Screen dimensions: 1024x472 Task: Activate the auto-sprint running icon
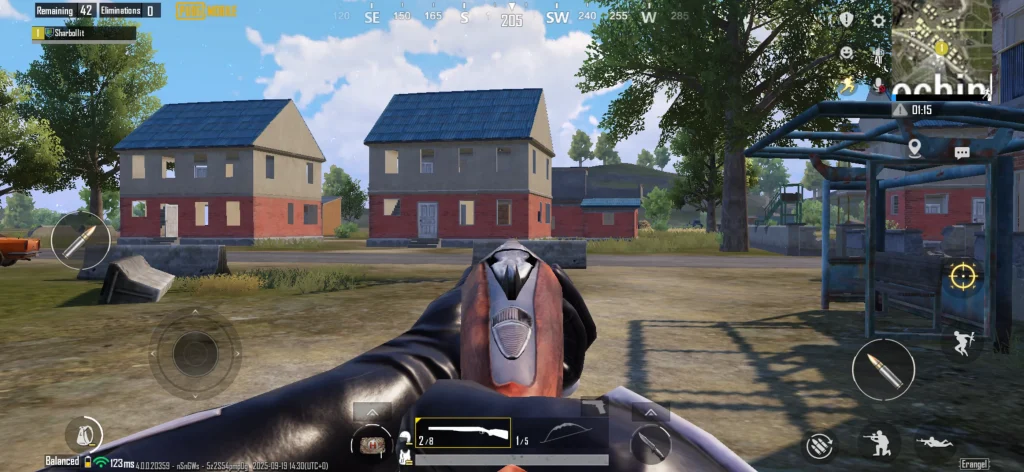click(x=847, y=84)
